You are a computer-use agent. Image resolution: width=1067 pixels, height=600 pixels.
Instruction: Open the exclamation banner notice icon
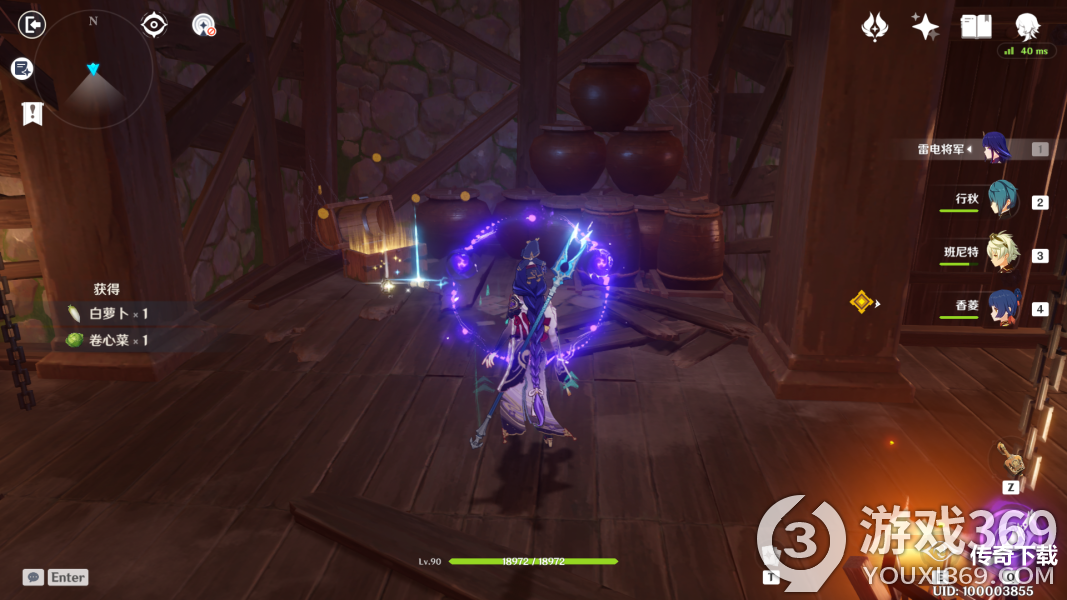32,113
